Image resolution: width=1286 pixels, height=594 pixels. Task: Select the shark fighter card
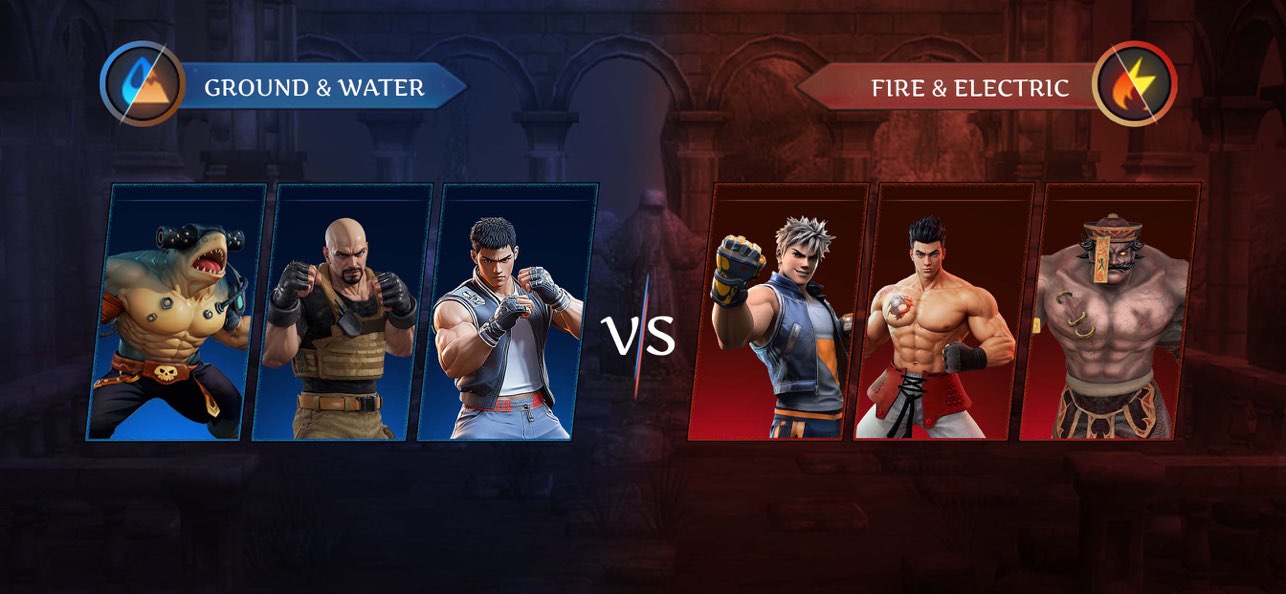[175, 312]
